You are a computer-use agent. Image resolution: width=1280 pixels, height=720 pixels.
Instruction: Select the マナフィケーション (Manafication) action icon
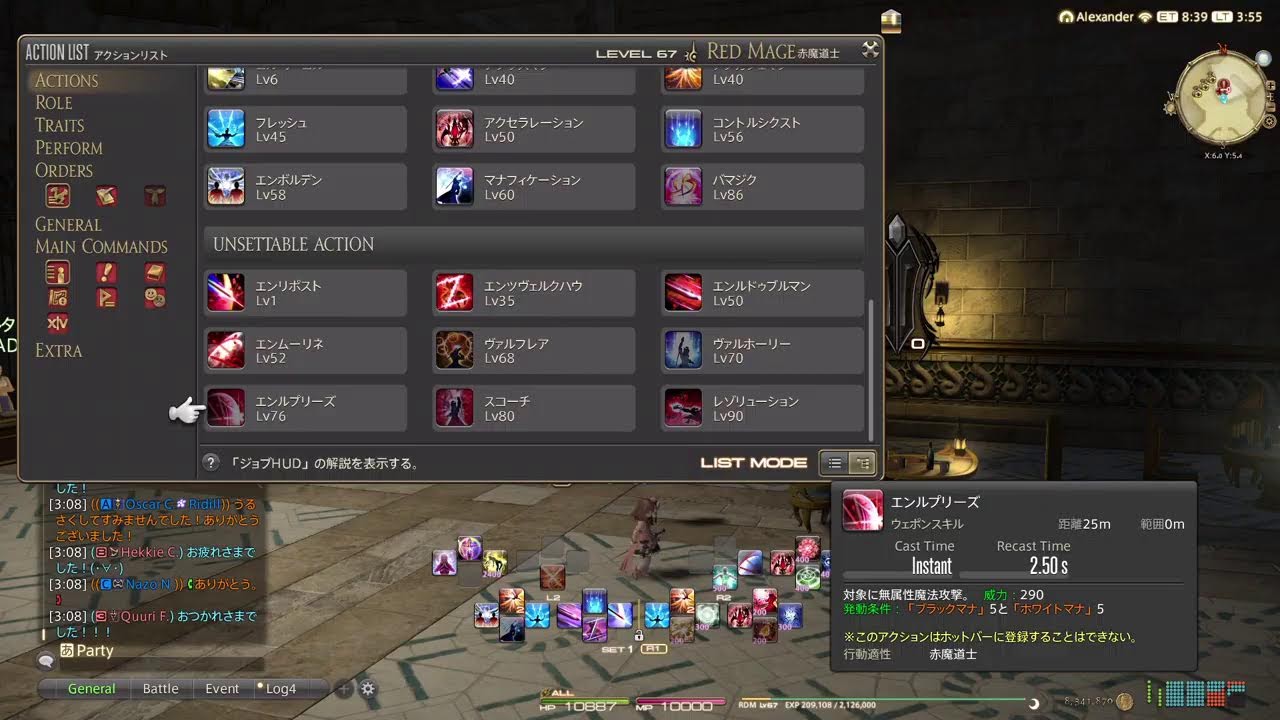(454, 186)
